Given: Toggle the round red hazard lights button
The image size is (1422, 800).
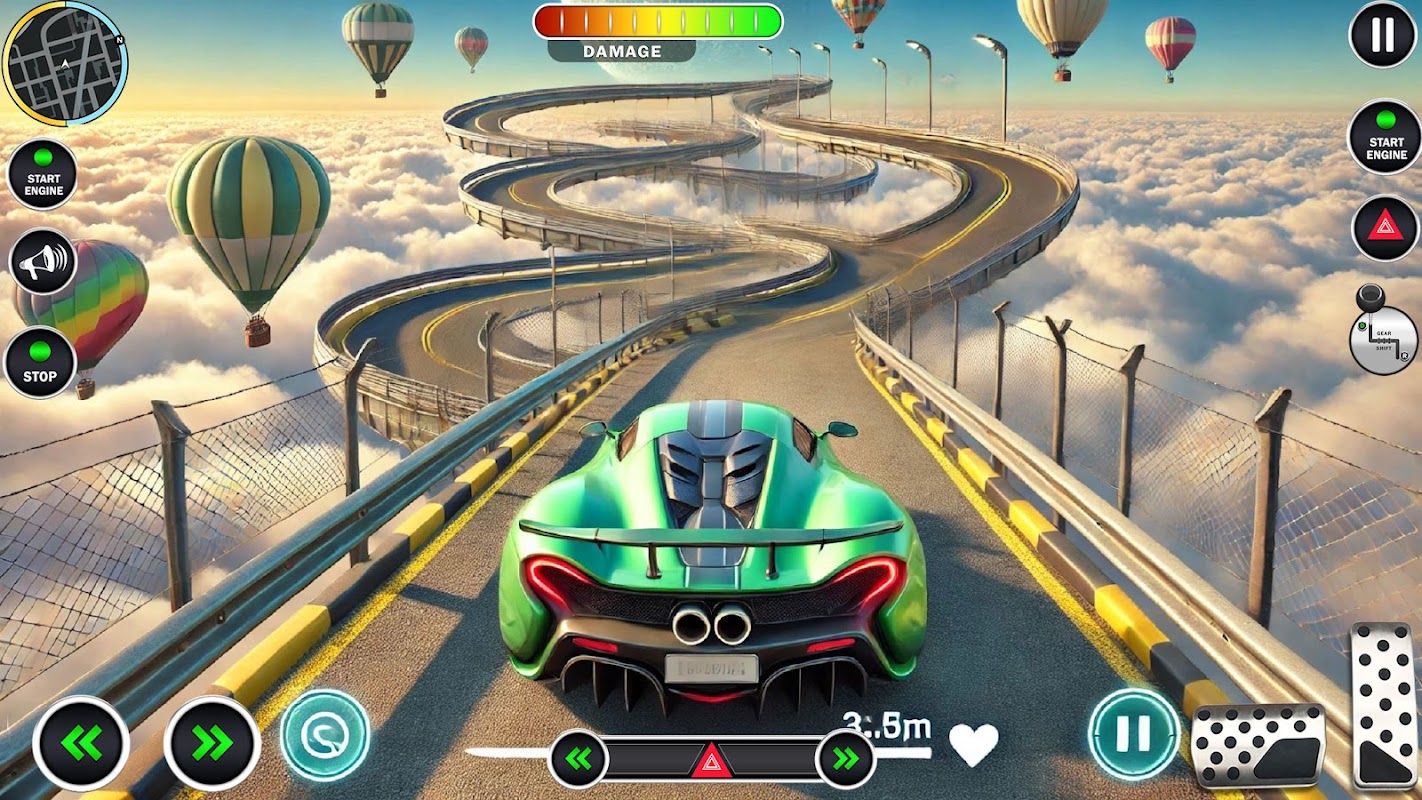Looking at the screenshot, I should click(x=1385, y=228).
